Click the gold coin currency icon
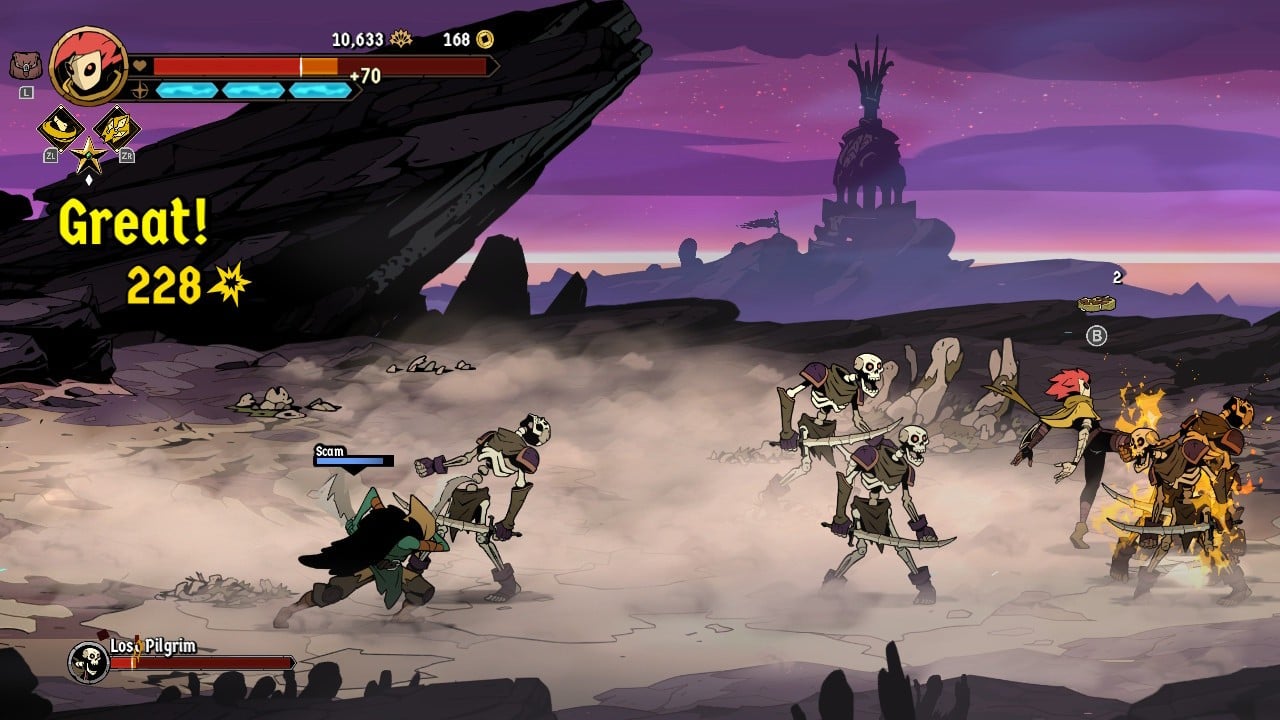 [485, 40]
